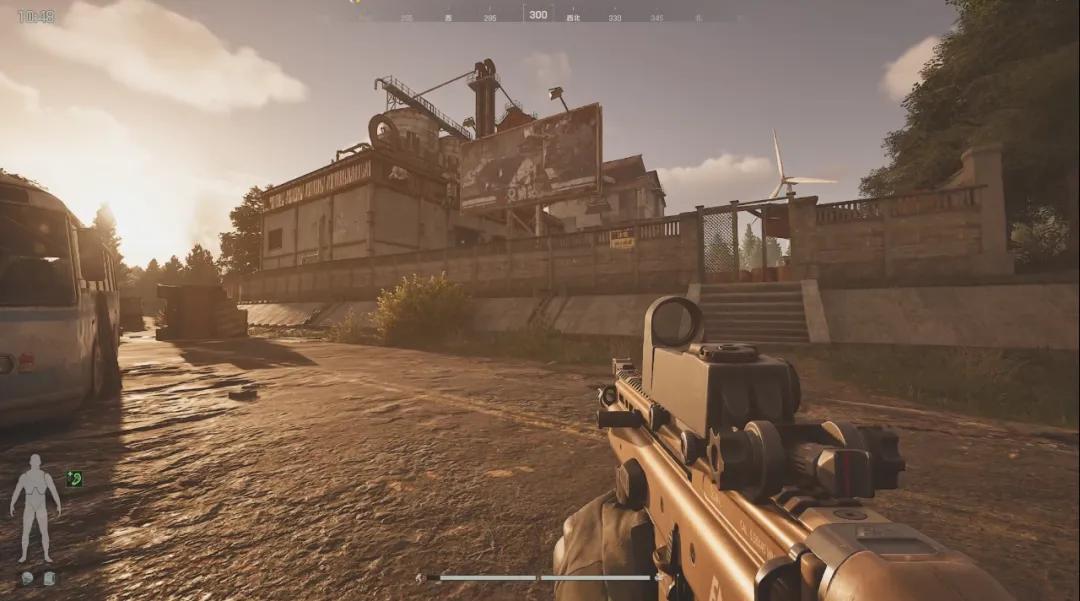
Task: Click the compass heading strip
Action: [x=538, y=15]
